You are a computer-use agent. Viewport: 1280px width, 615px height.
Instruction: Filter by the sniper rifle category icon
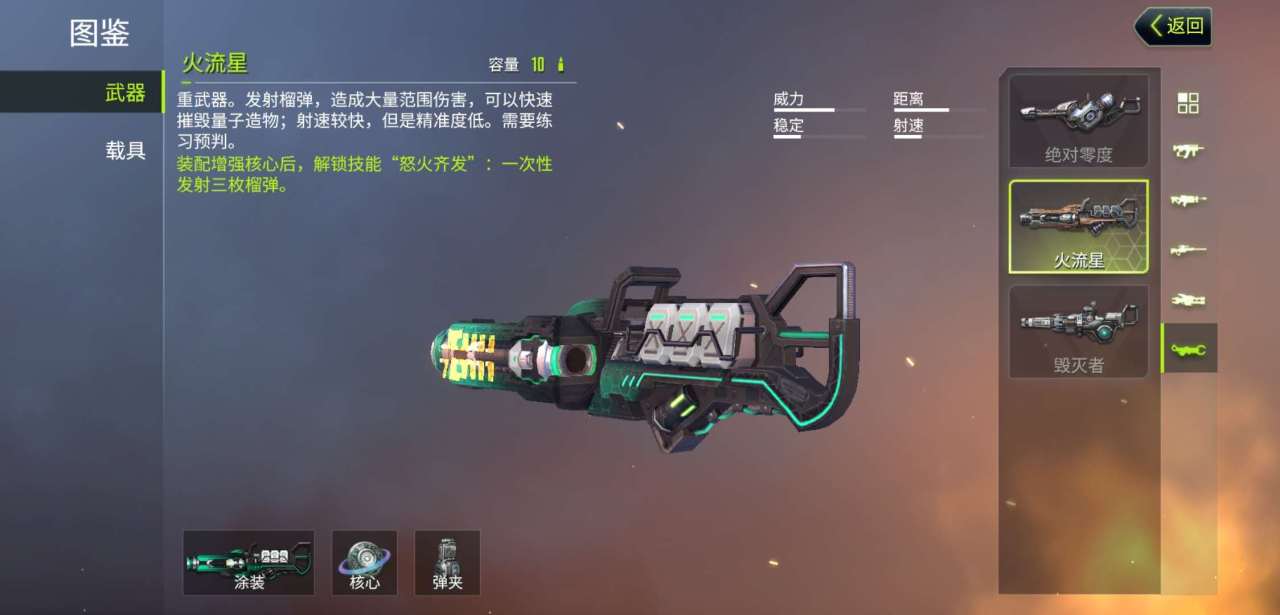(1188, 249)
